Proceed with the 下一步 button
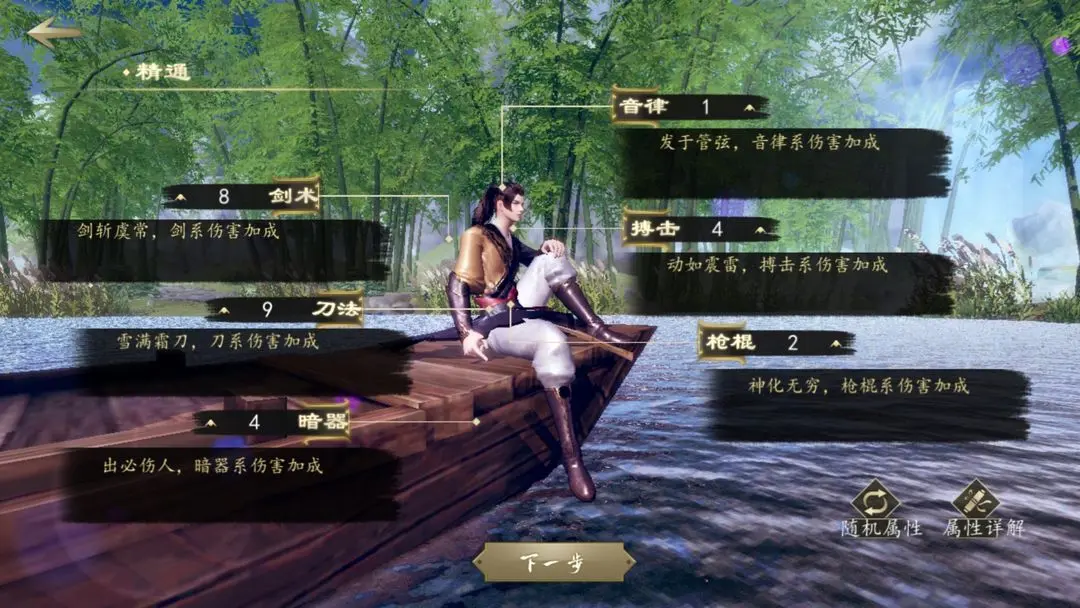 [553, 562]
